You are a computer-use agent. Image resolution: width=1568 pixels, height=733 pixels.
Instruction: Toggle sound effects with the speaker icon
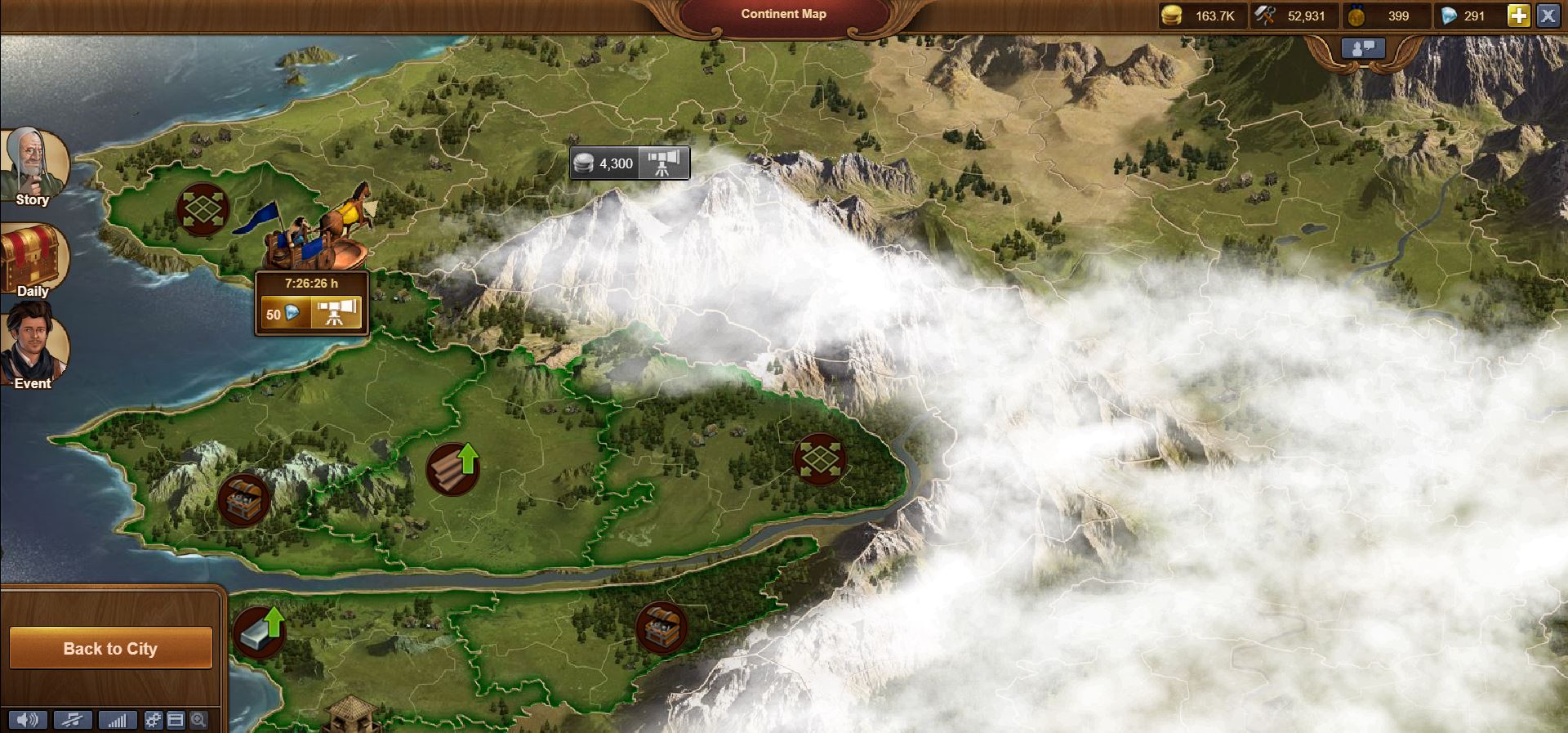28,720
